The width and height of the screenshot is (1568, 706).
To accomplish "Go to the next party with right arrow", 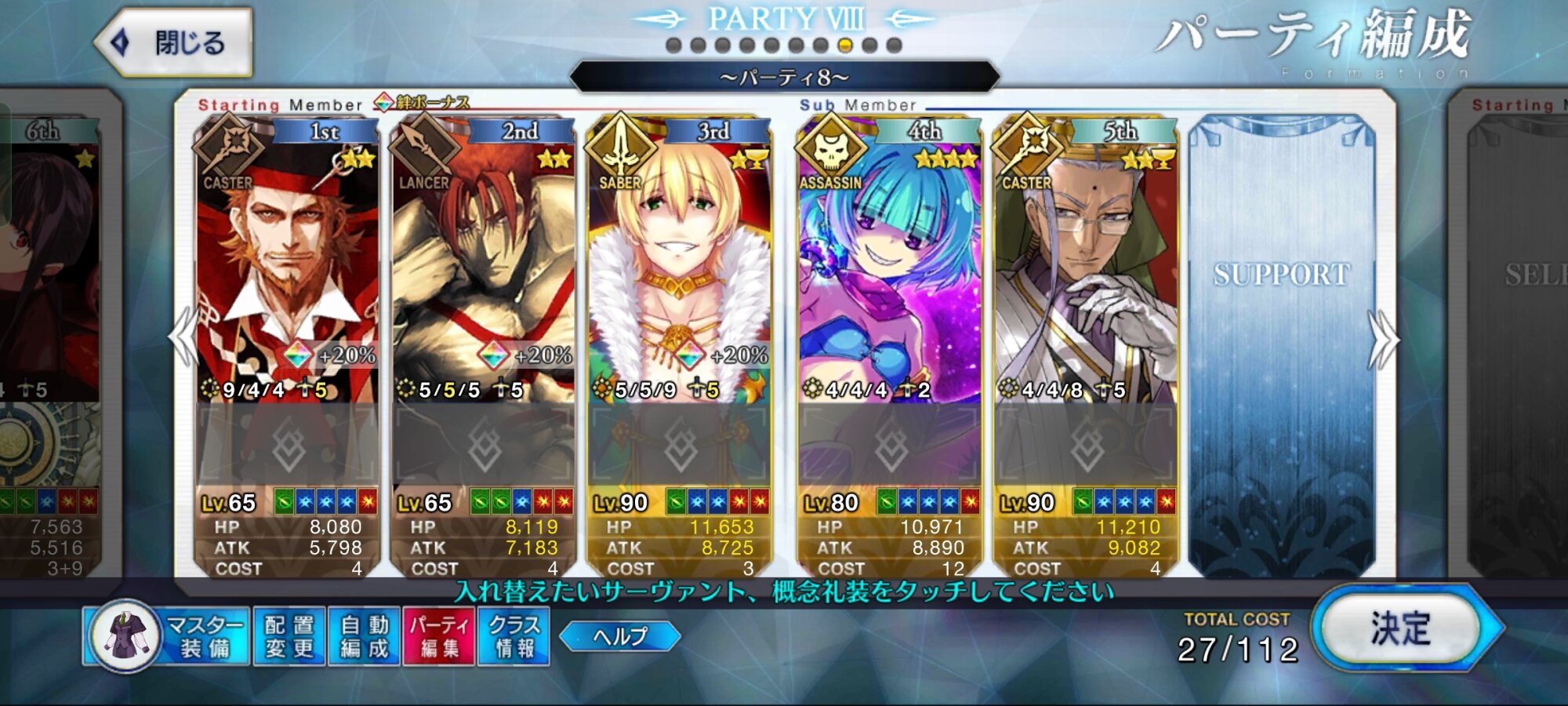I will 1383,339.
